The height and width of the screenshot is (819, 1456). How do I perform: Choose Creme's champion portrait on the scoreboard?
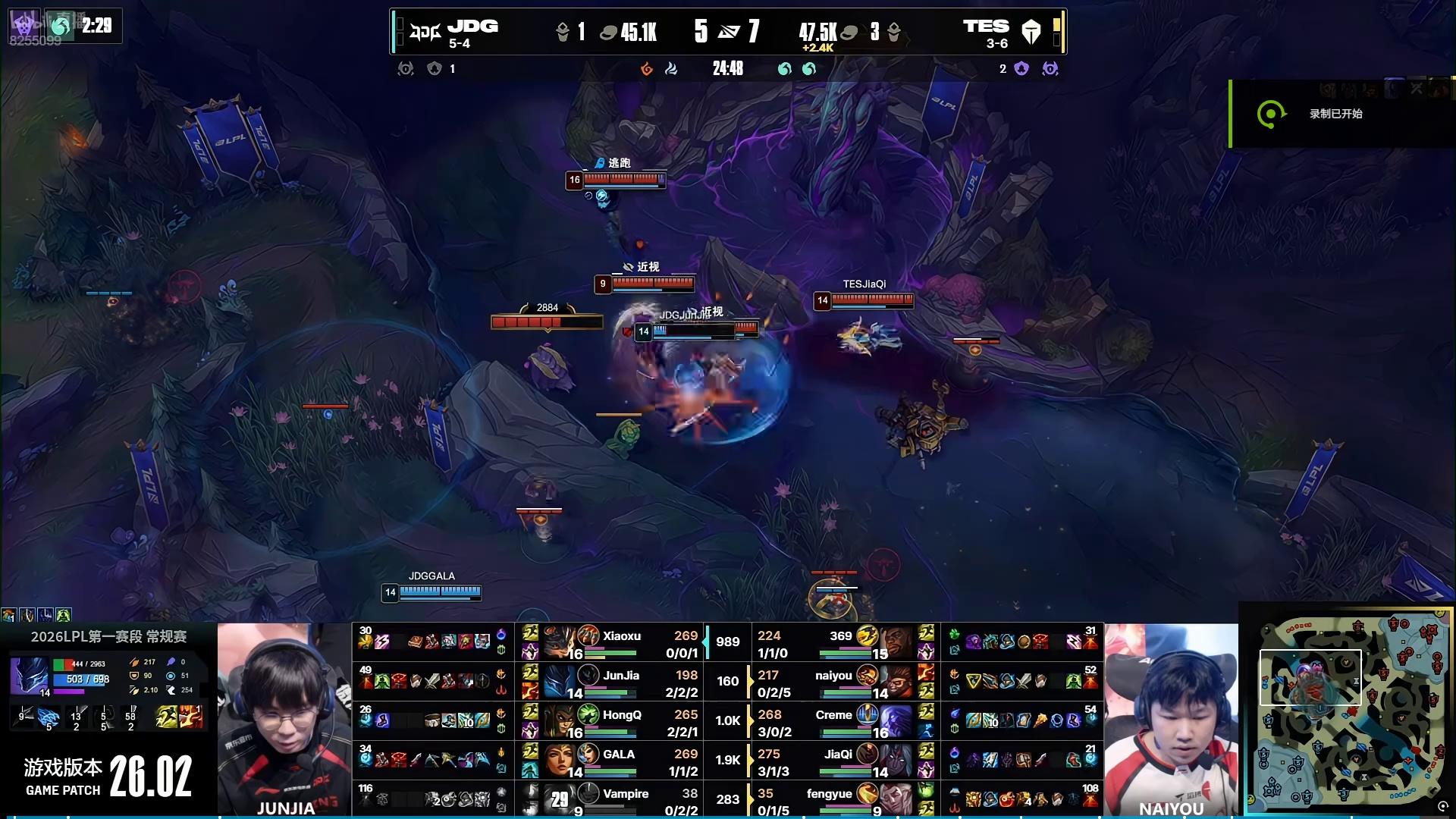click(895, 720)
